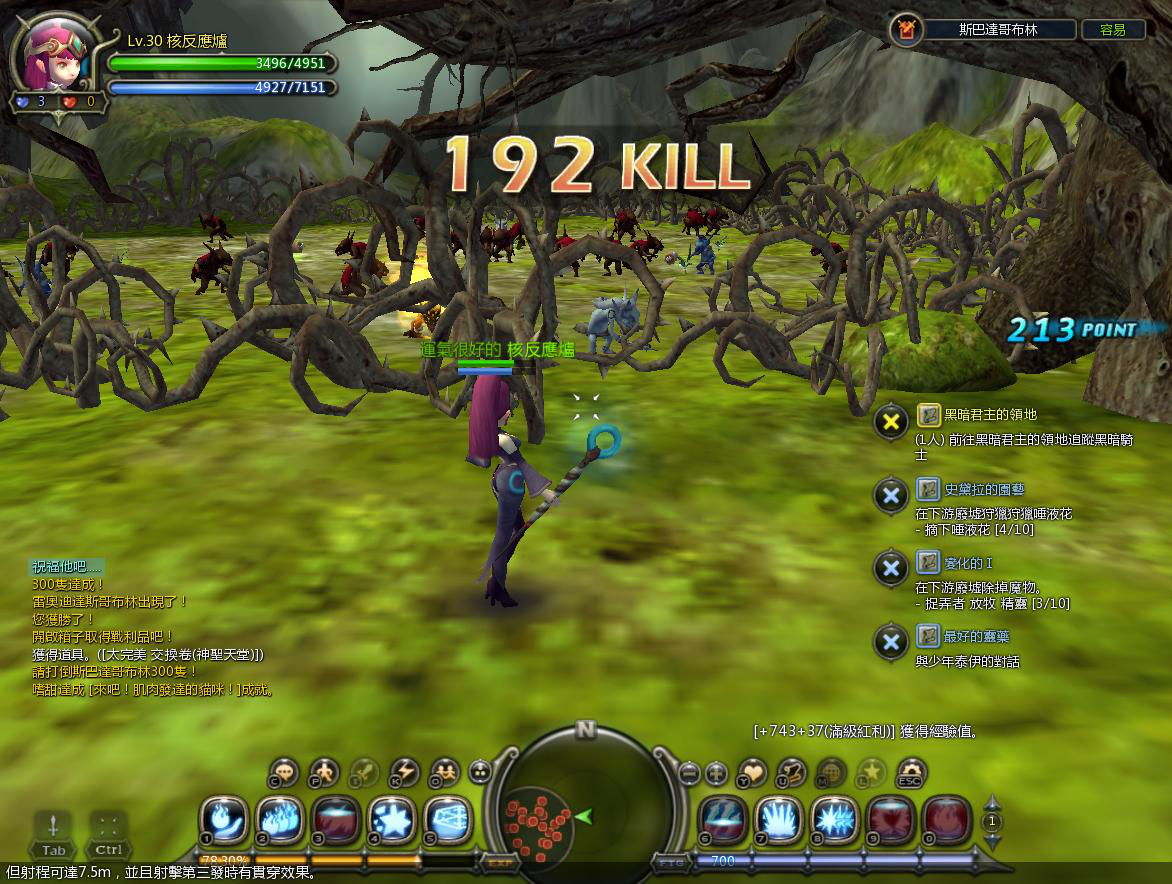Image resolution: width=1172 pixels, height=884 pixels.
Task: Untrack the 史黛拉的園藝 quest
Action: pos(890,495)
